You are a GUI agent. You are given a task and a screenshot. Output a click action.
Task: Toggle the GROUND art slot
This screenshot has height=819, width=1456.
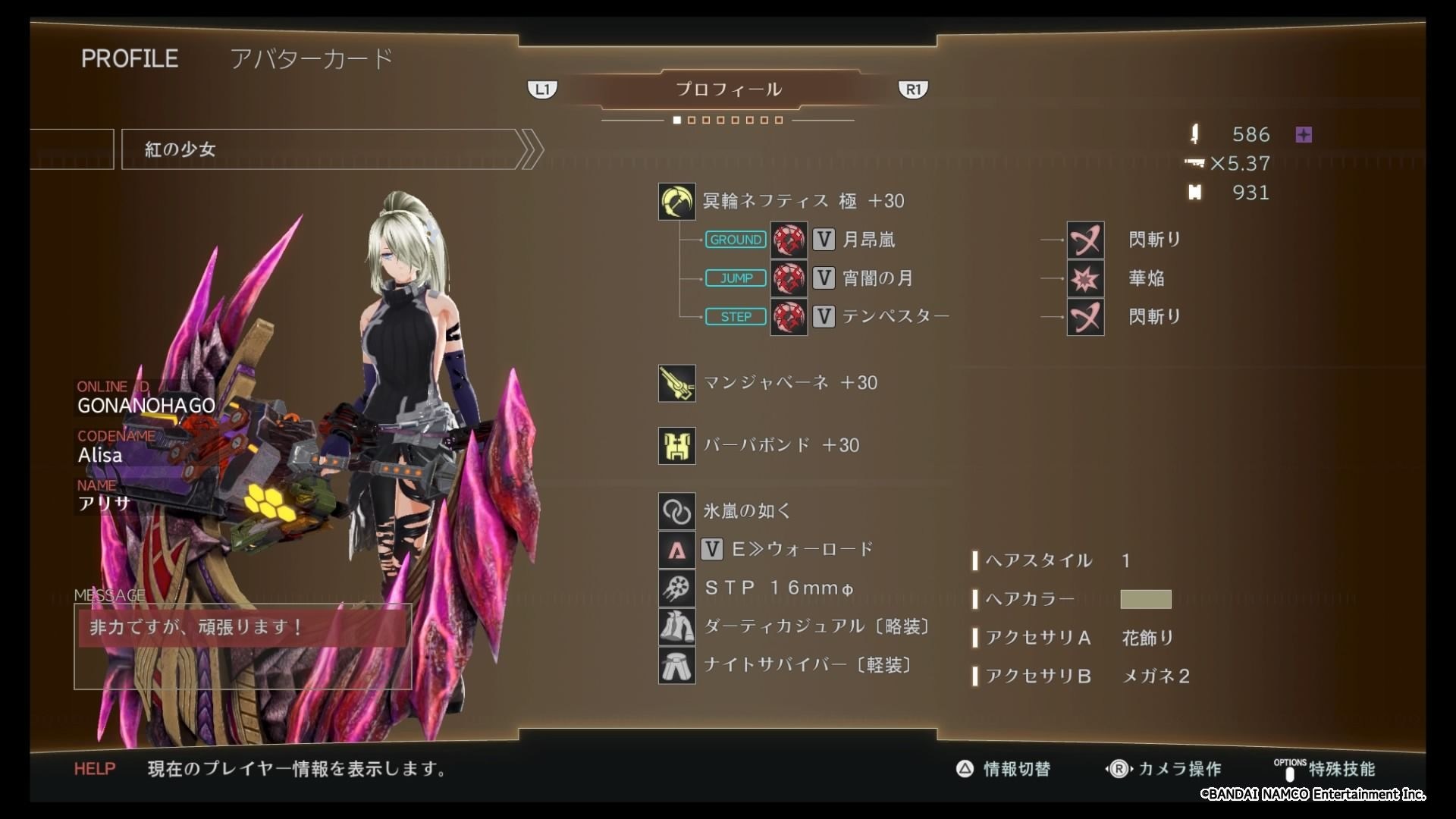pos(735,240)
